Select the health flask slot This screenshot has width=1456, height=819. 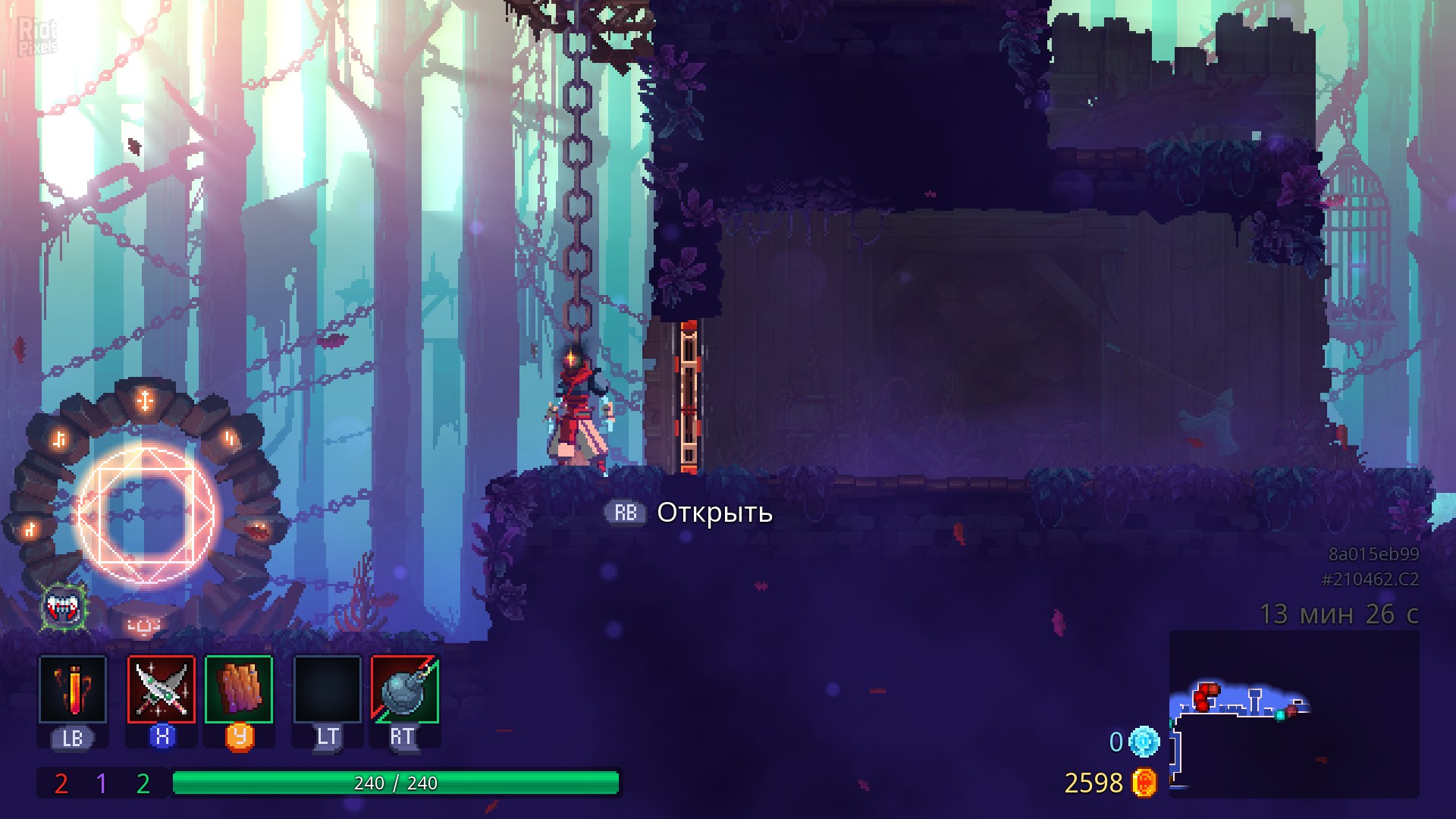[73, 689]
